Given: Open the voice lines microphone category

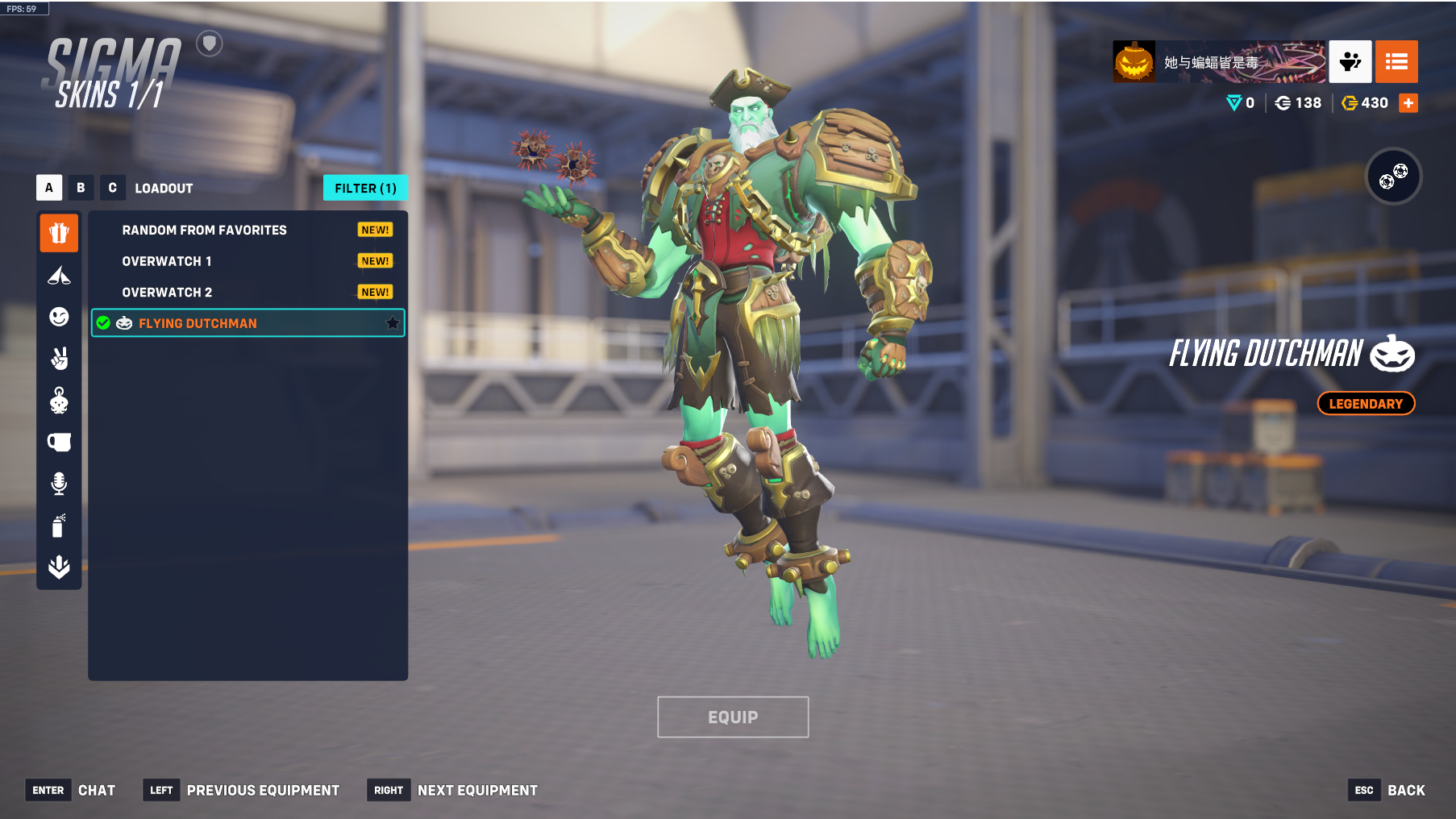Looking at the screenshot, I should click(x=59, y=484).
